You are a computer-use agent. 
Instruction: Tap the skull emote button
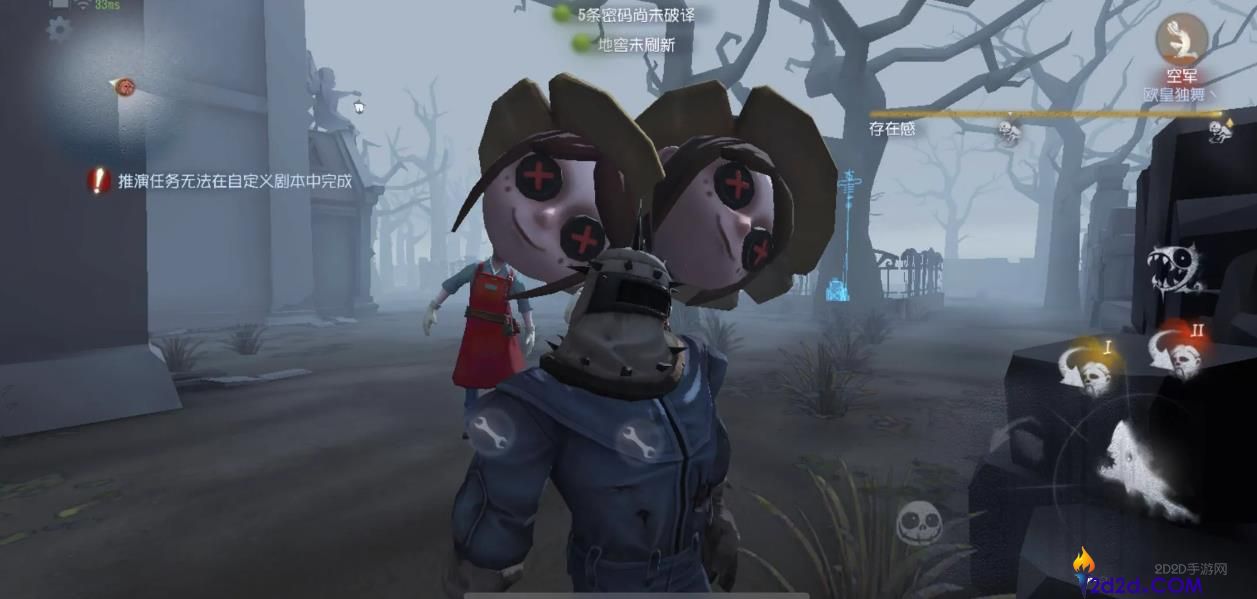(920, 524)
